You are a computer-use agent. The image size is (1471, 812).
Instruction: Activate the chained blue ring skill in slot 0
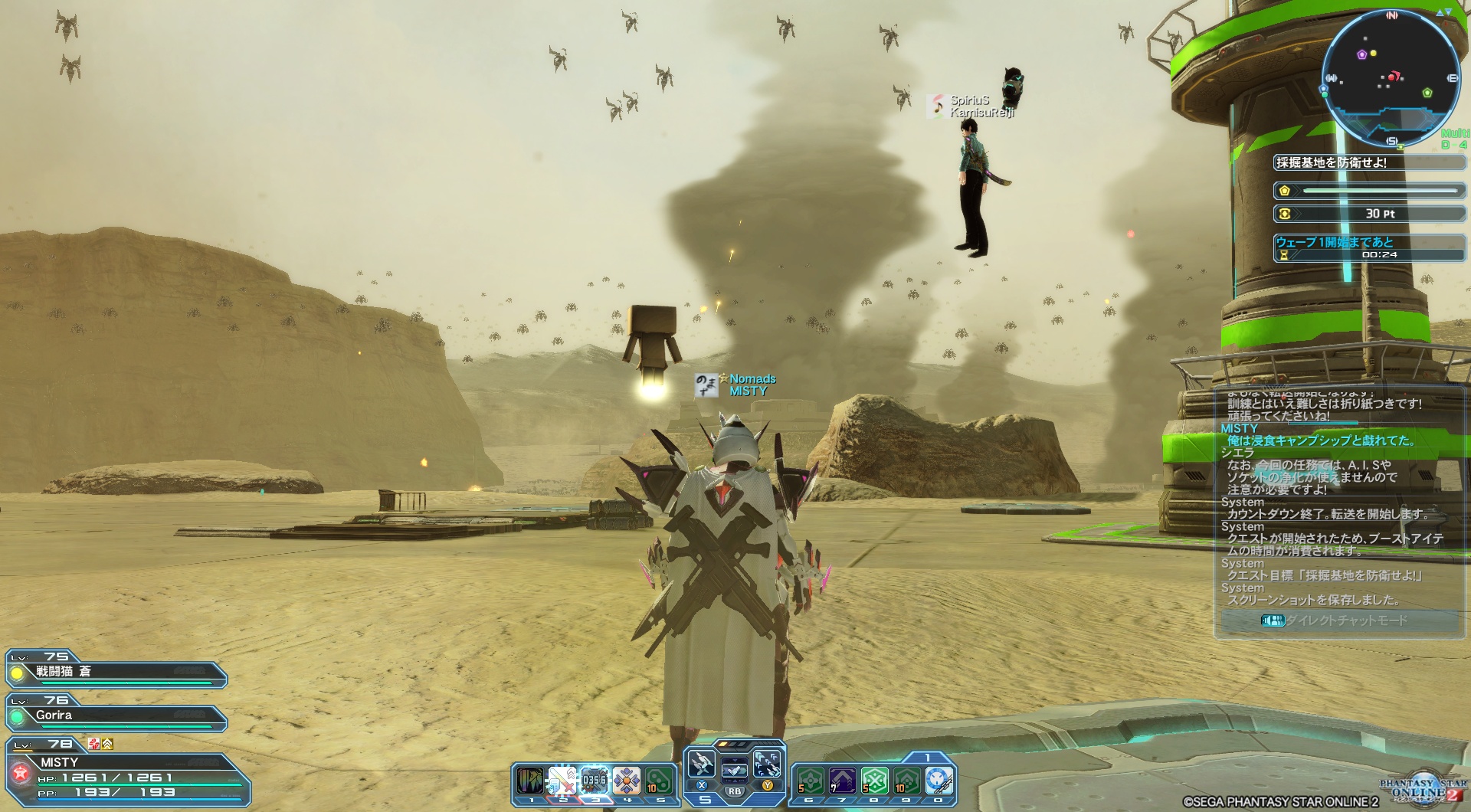[x=939, y=781]
